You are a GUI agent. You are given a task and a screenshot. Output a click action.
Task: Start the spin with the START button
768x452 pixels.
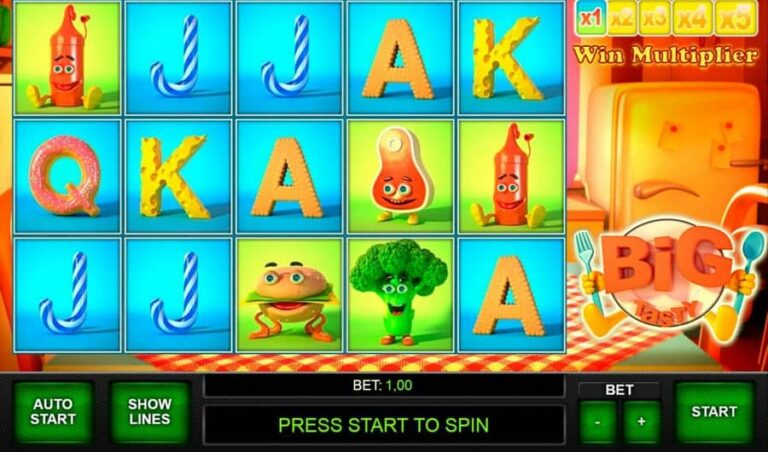pyautogui.click(x=713, y=411)
